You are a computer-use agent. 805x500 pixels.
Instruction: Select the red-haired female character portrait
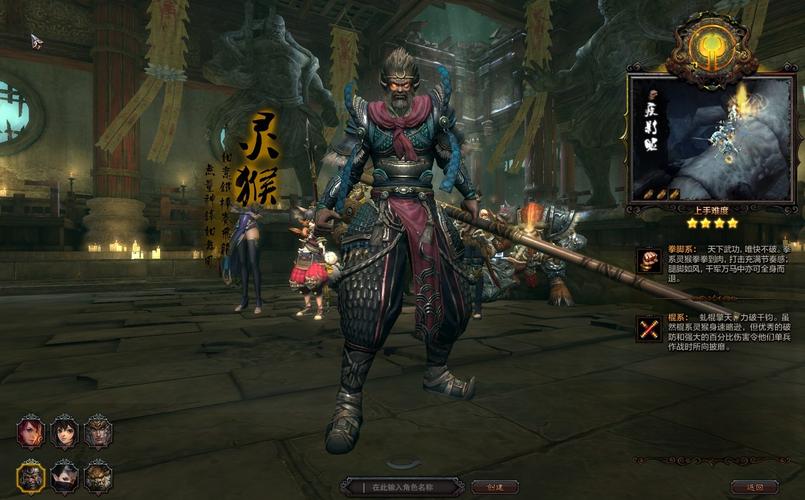coord(31,432)
